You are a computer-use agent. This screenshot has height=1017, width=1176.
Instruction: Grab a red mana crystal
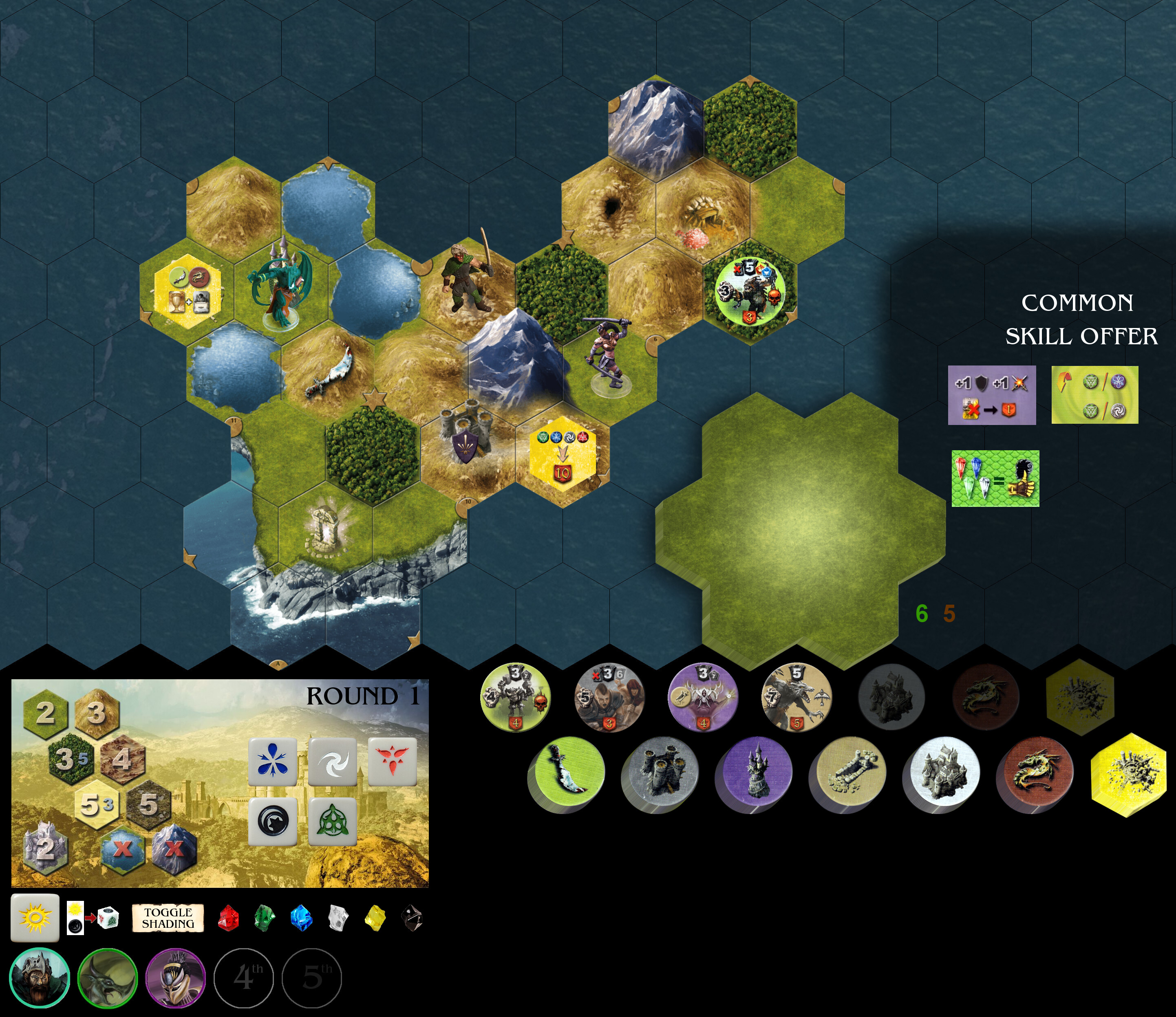(228, 918)
